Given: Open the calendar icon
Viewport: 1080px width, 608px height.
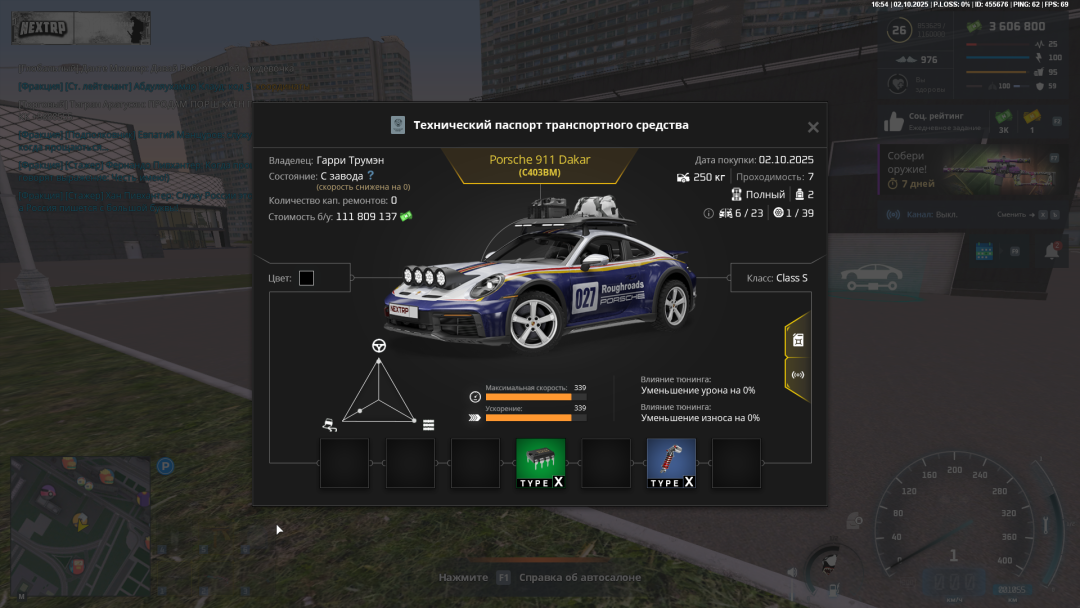Looking at the screenshot, I should coord(982,251).
